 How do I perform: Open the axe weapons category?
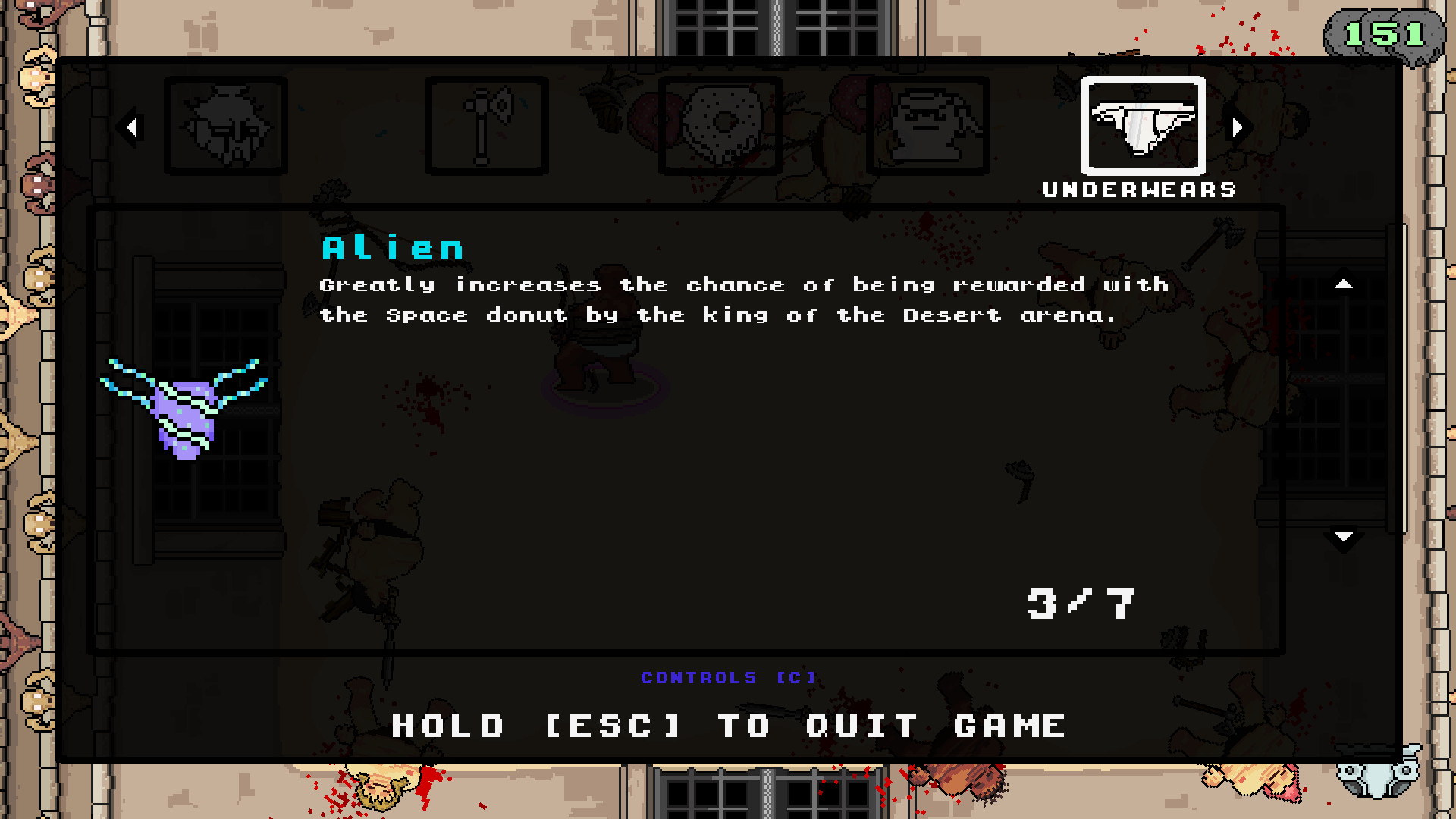point(486,125)
